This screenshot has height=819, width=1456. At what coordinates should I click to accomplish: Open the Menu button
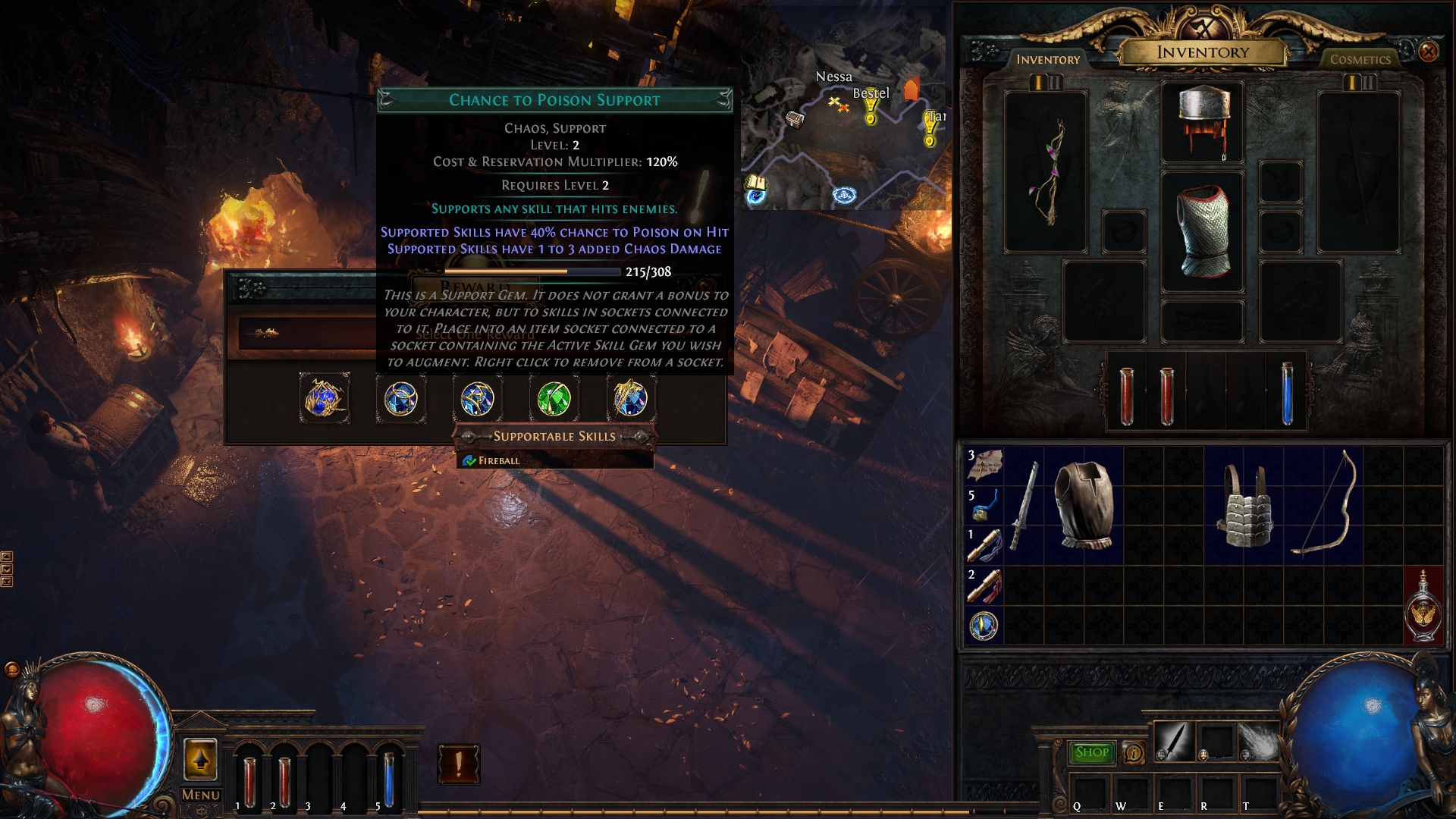click(200, 795)
